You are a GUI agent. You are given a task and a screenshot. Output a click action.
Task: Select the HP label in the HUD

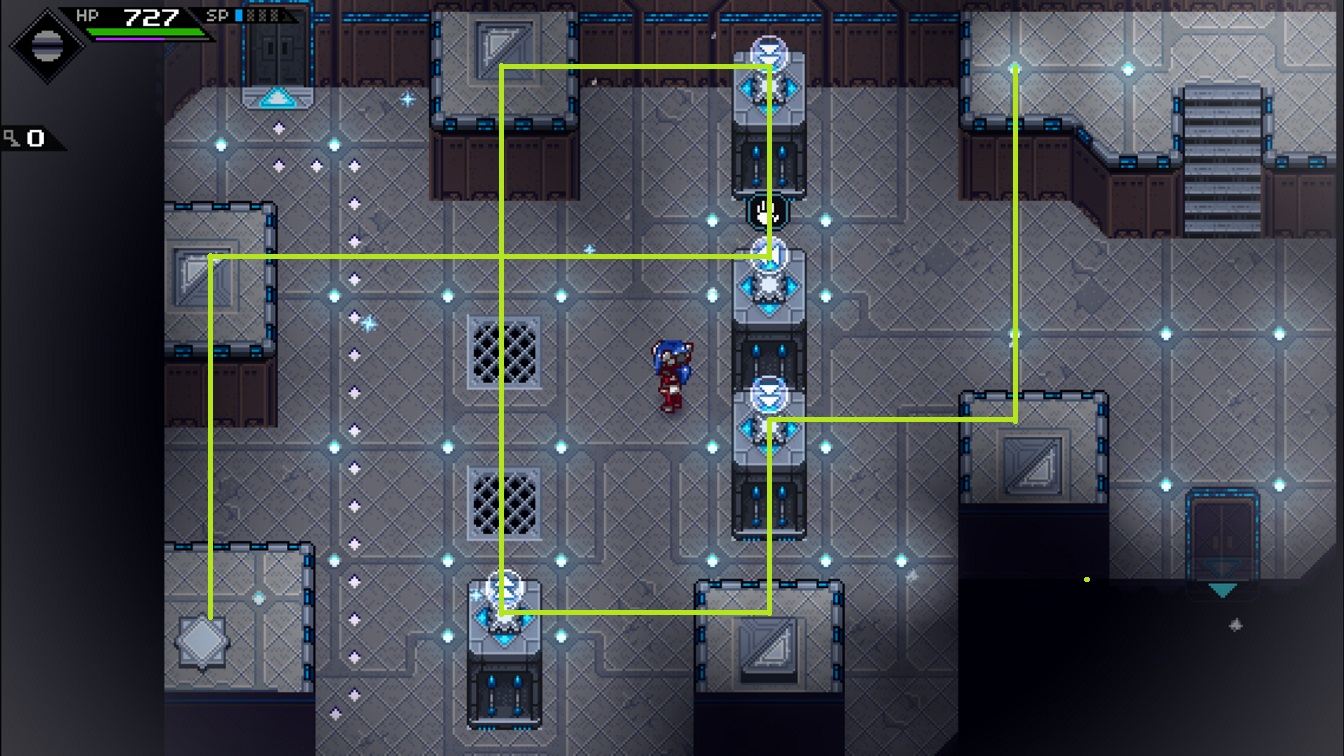tap(88, 14)
